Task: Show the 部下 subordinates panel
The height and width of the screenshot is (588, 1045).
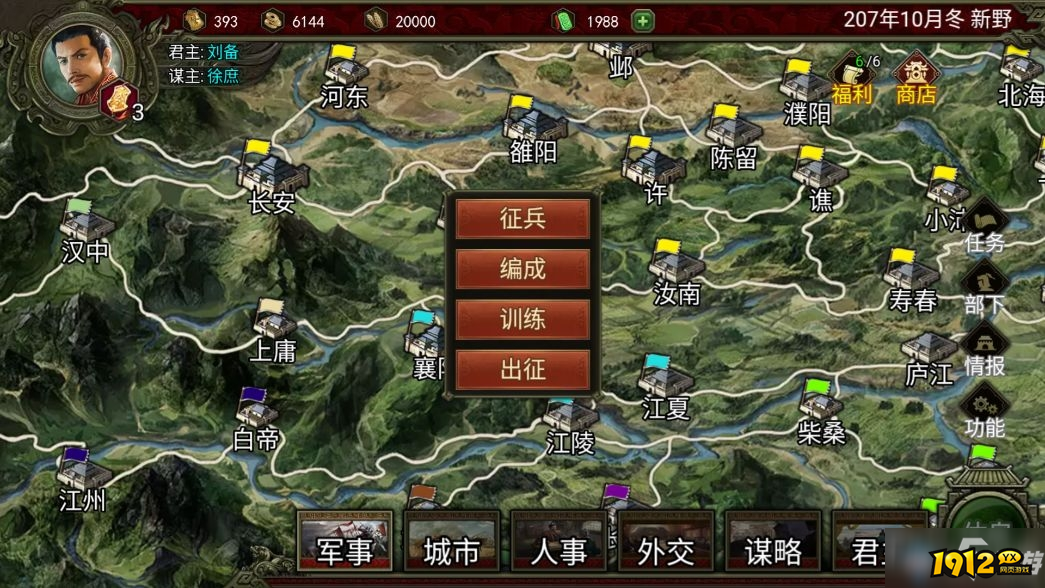Action: click(984, 289)
